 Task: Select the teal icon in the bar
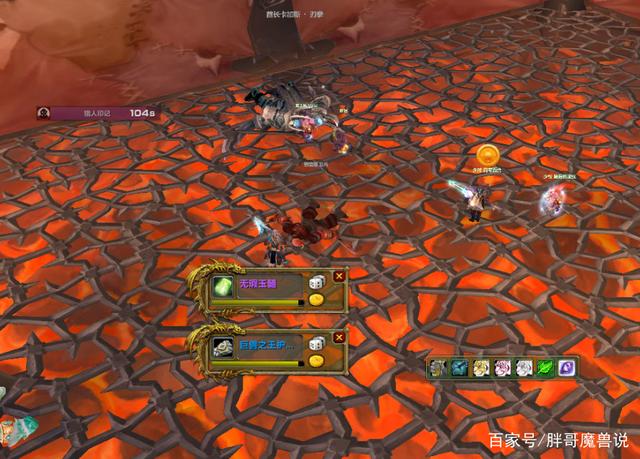(x=459, y=368)
